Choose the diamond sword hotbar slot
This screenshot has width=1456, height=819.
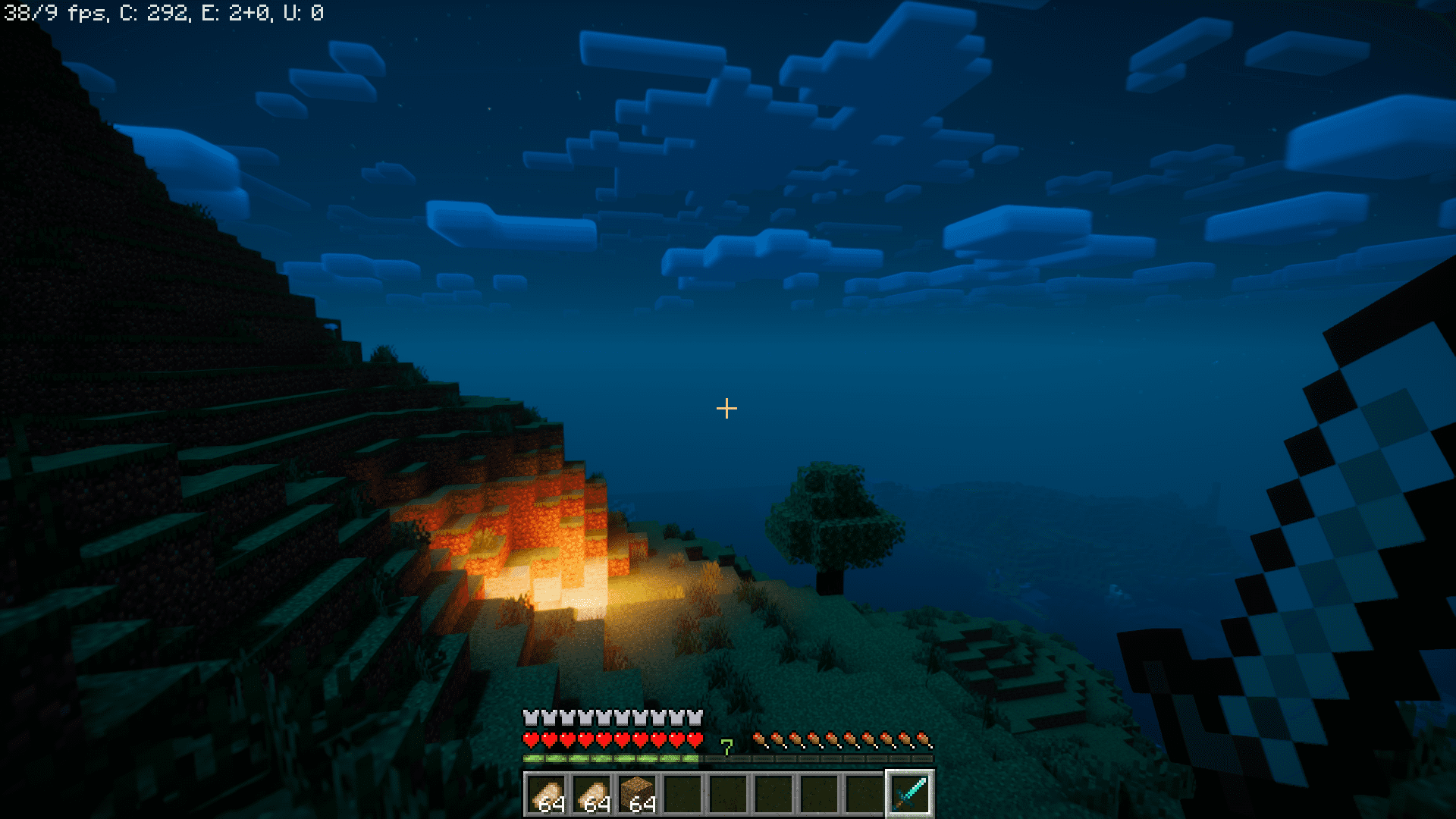pyautogui.click(x=909, y=793)
